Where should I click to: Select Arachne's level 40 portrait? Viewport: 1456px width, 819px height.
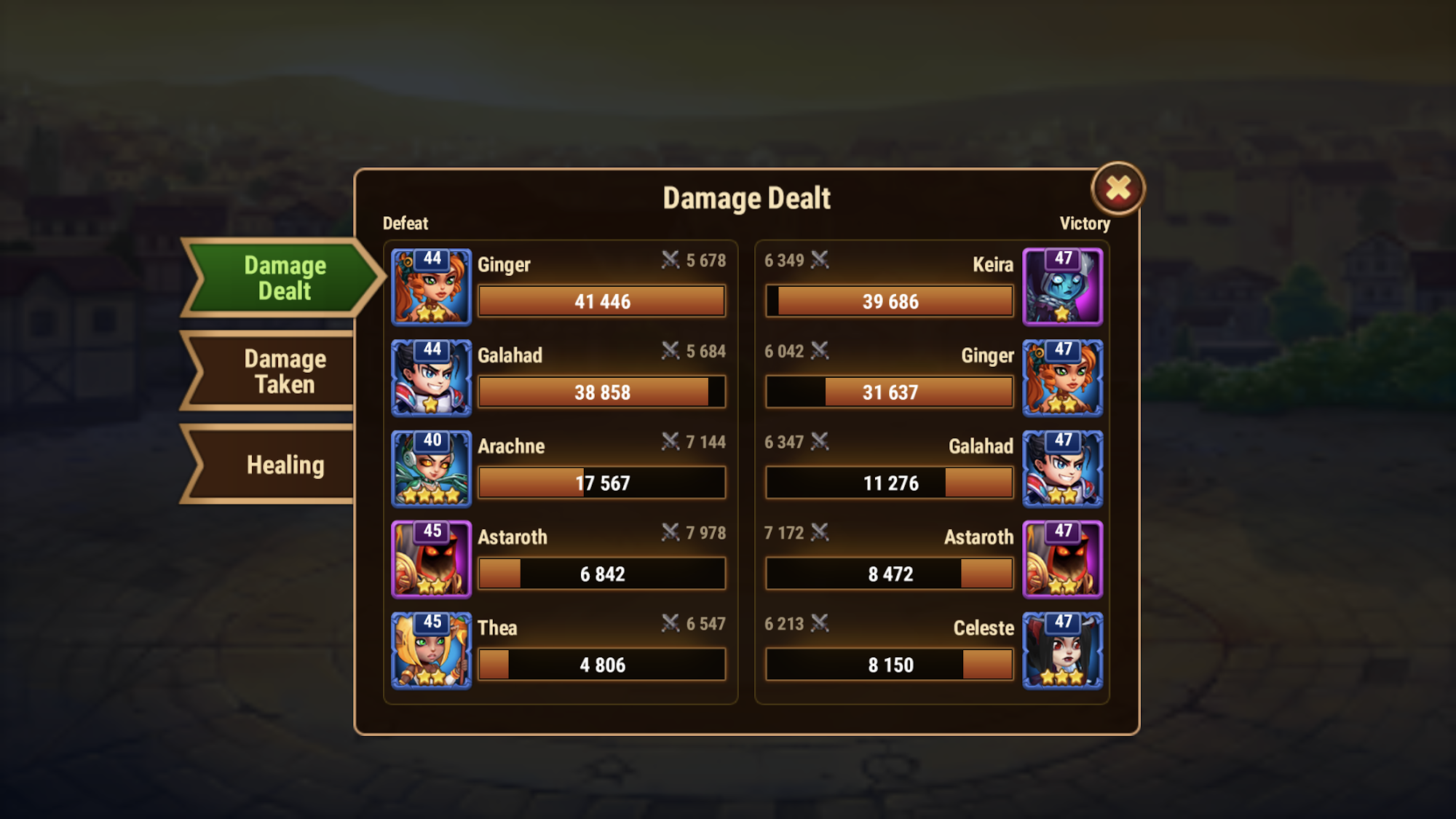pos(432,469)
